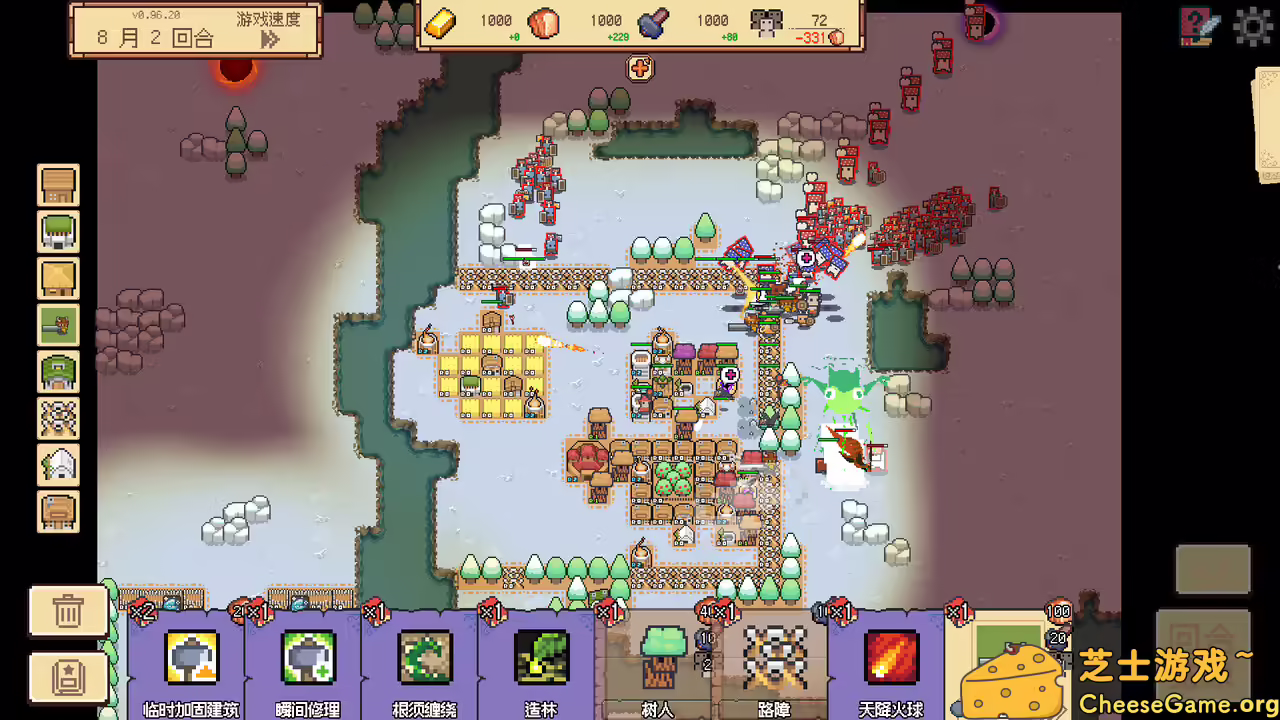Image resolution: width=1280 pixels, height=720 pixels.
Task: Open the white tent category in the sidebar
Action: click(x=58, y=465)
